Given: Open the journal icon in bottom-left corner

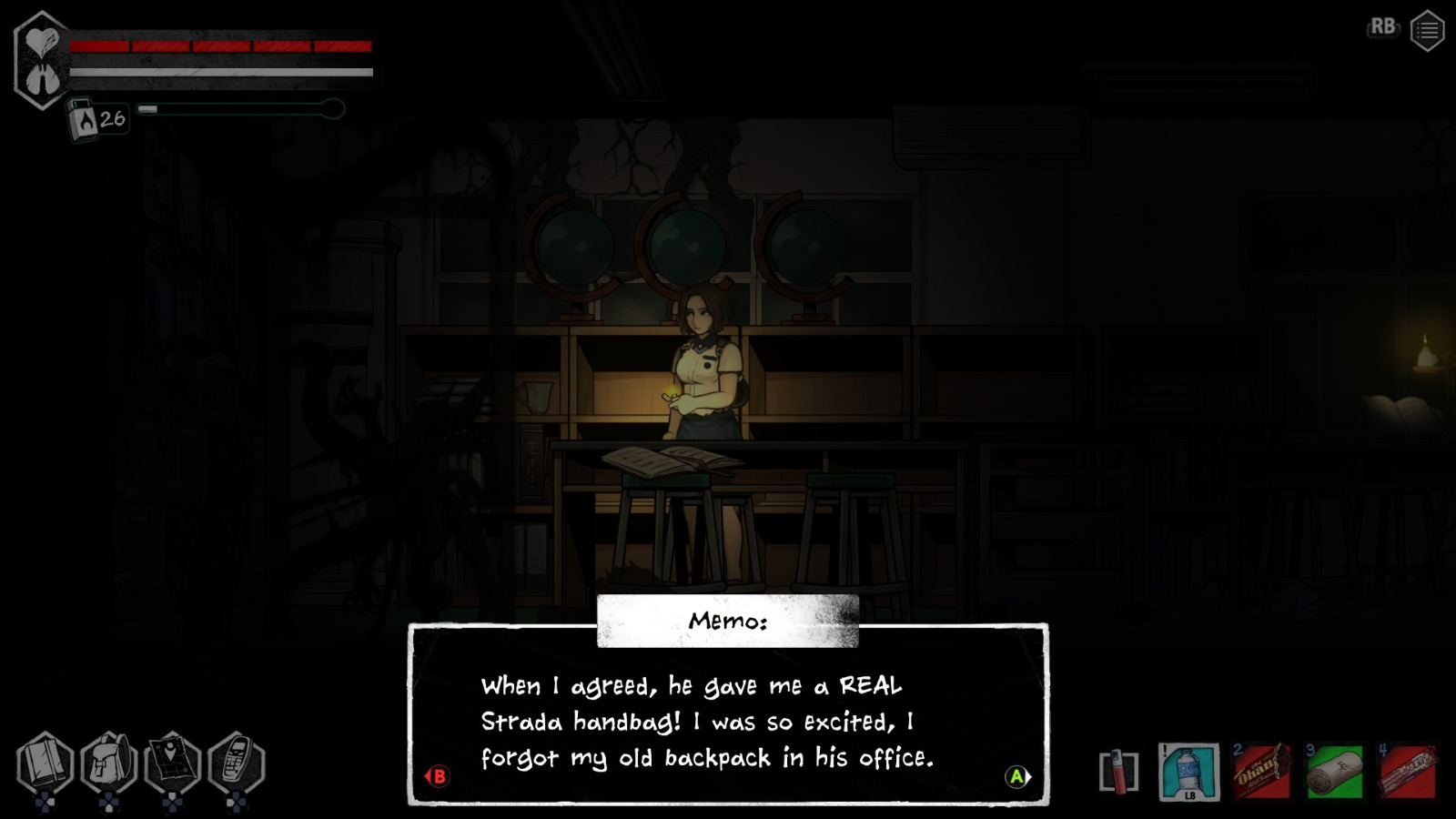Looking at the screenshot, I should [44, 759].
